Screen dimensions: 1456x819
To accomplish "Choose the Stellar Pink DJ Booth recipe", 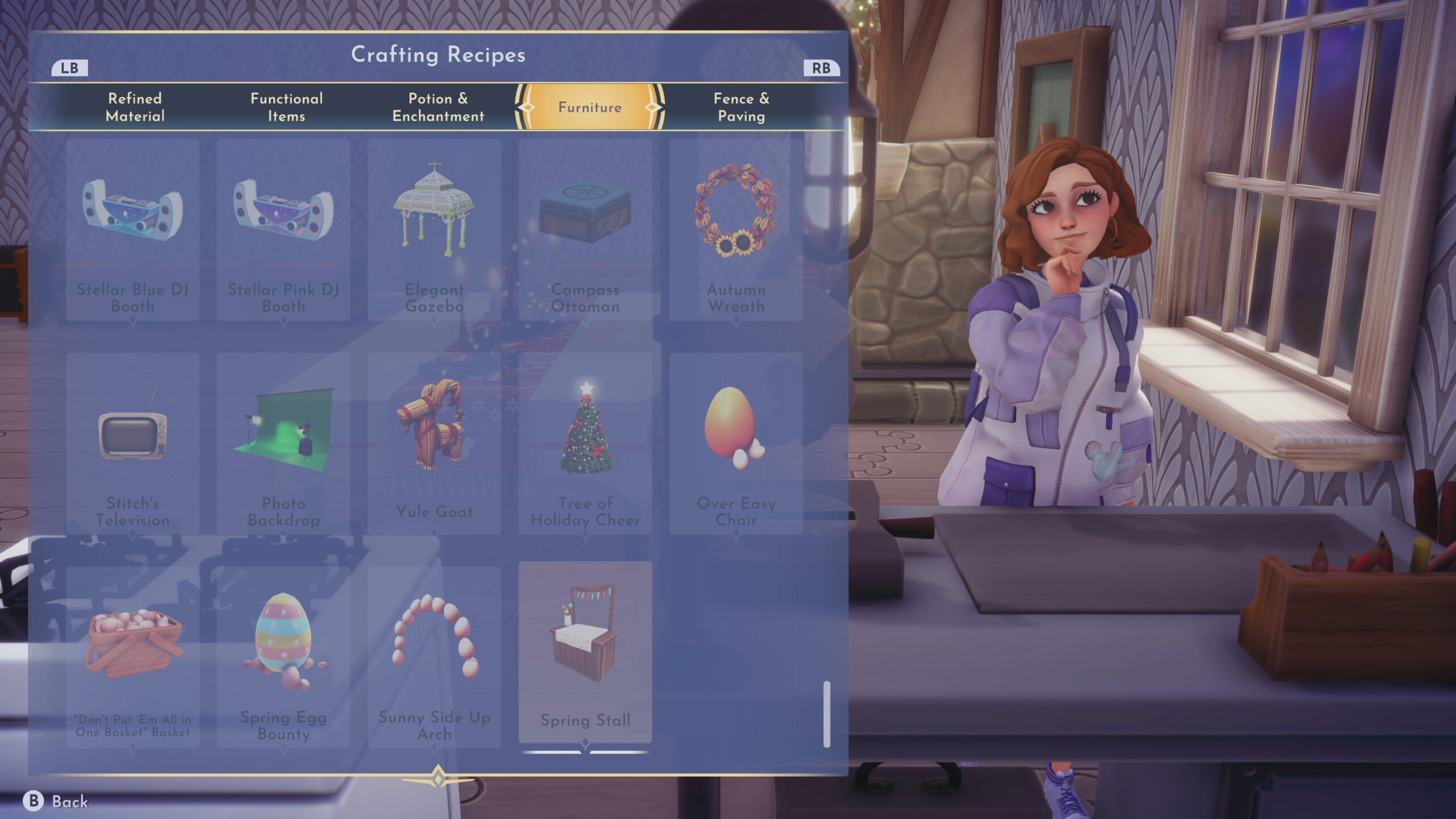I will (283, 230).
